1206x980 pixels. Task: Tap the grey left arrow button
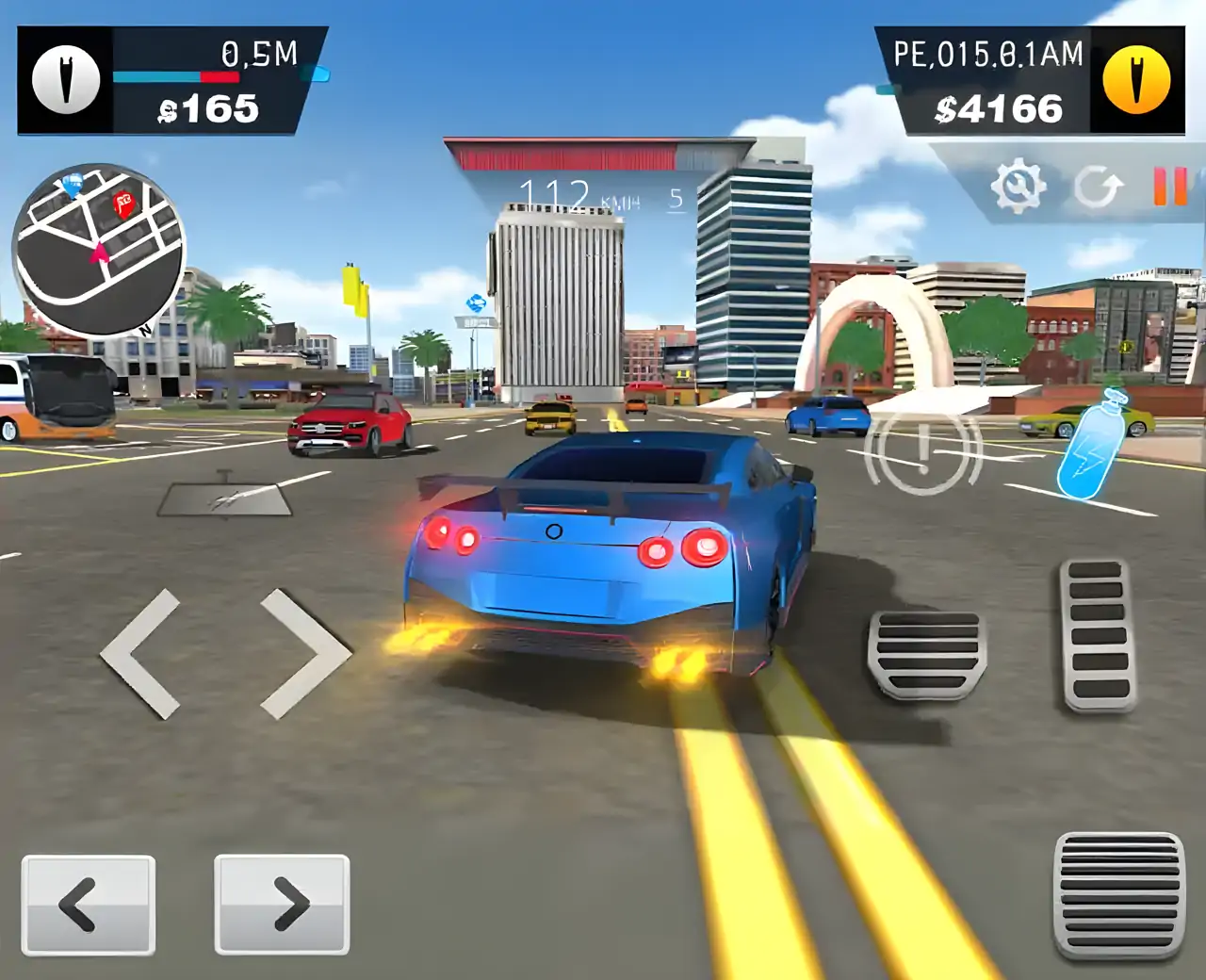tap(89, 905)
